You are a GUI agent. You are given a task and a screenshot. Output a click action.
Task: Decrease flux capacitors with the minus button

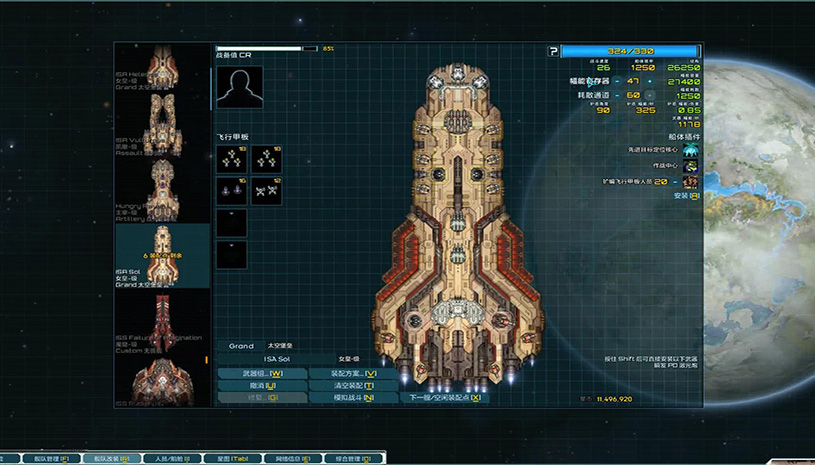click(617, 81)
